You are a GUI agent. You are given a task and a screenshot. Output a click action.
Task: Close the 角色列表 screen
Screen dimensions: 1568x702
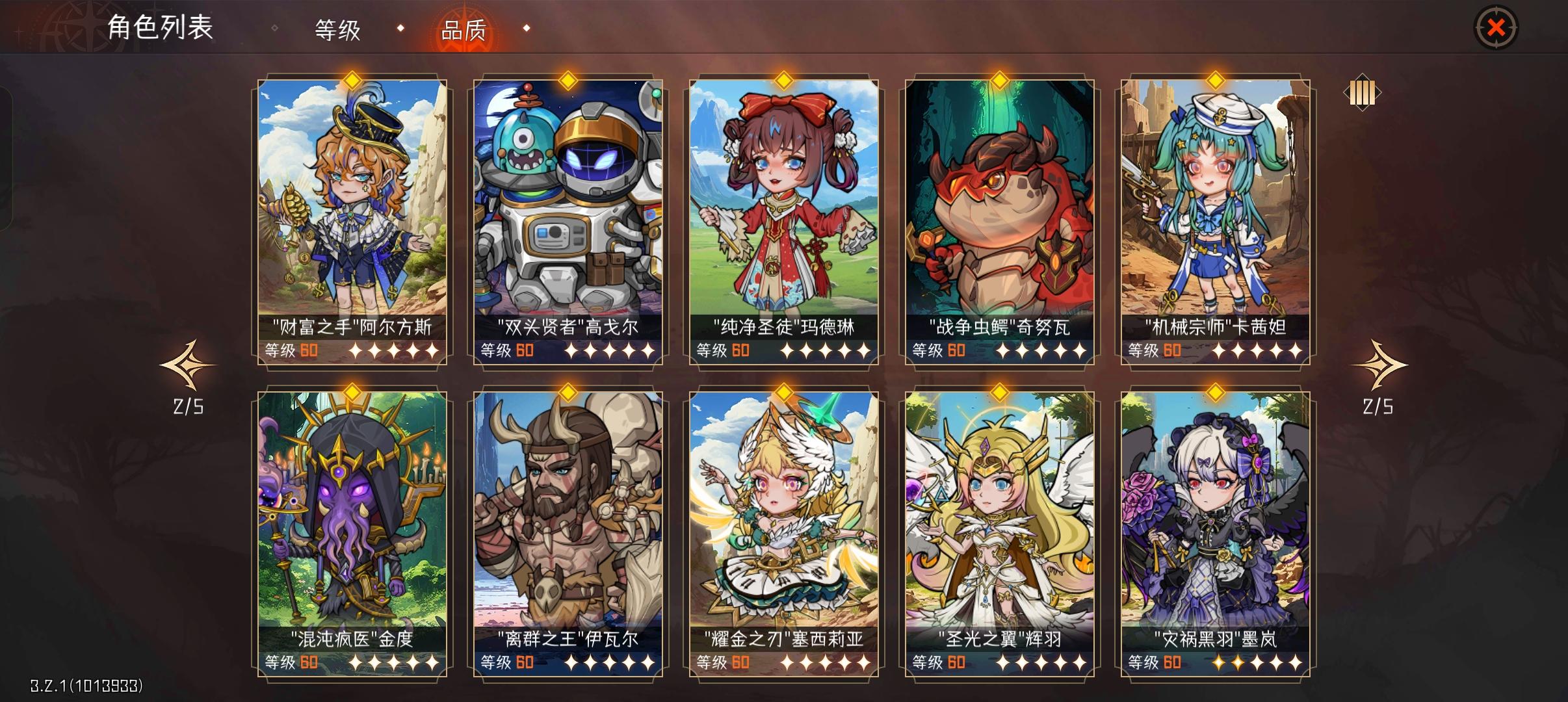[x=1496, y=27]
